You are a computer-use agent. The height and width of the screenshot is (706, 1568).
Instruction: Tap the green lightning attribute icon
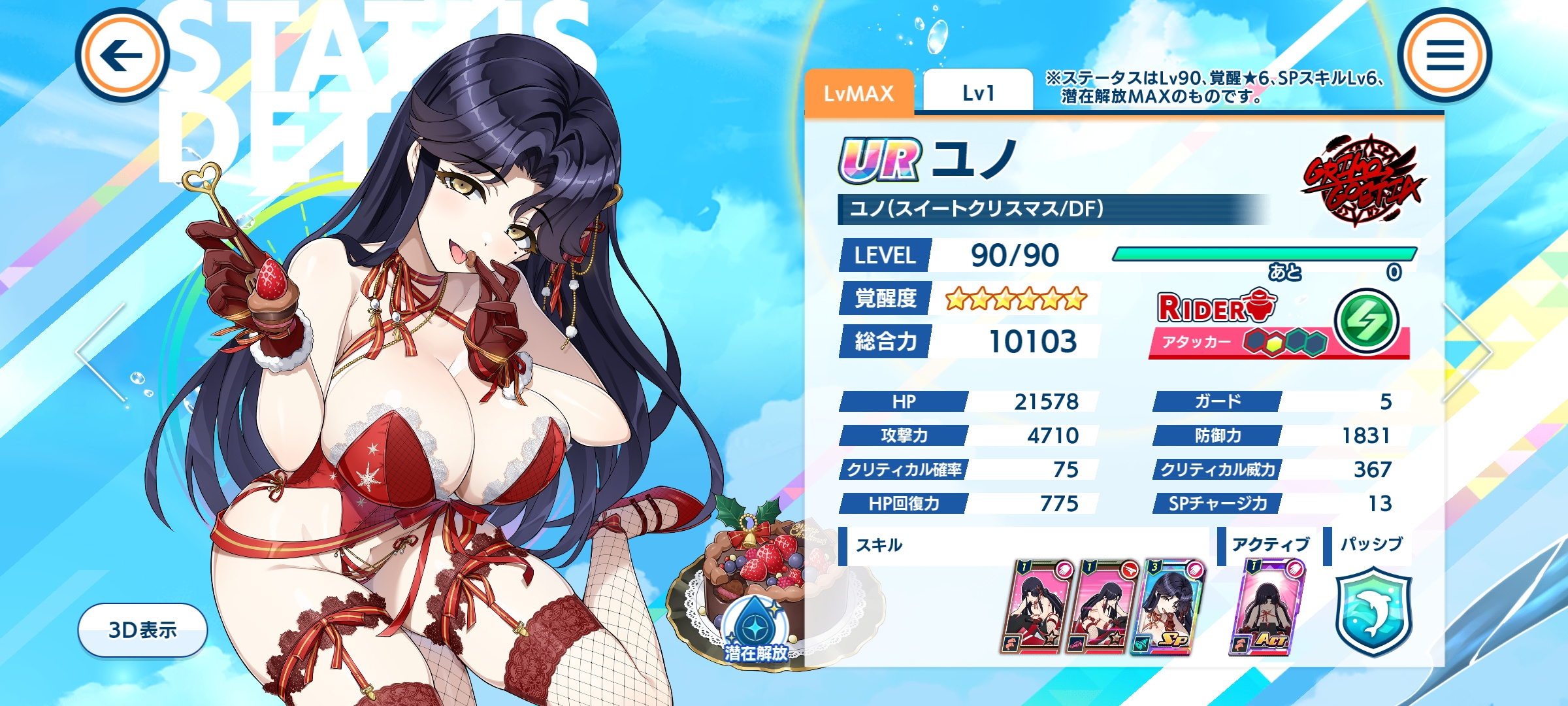[x=1366, y=320]
